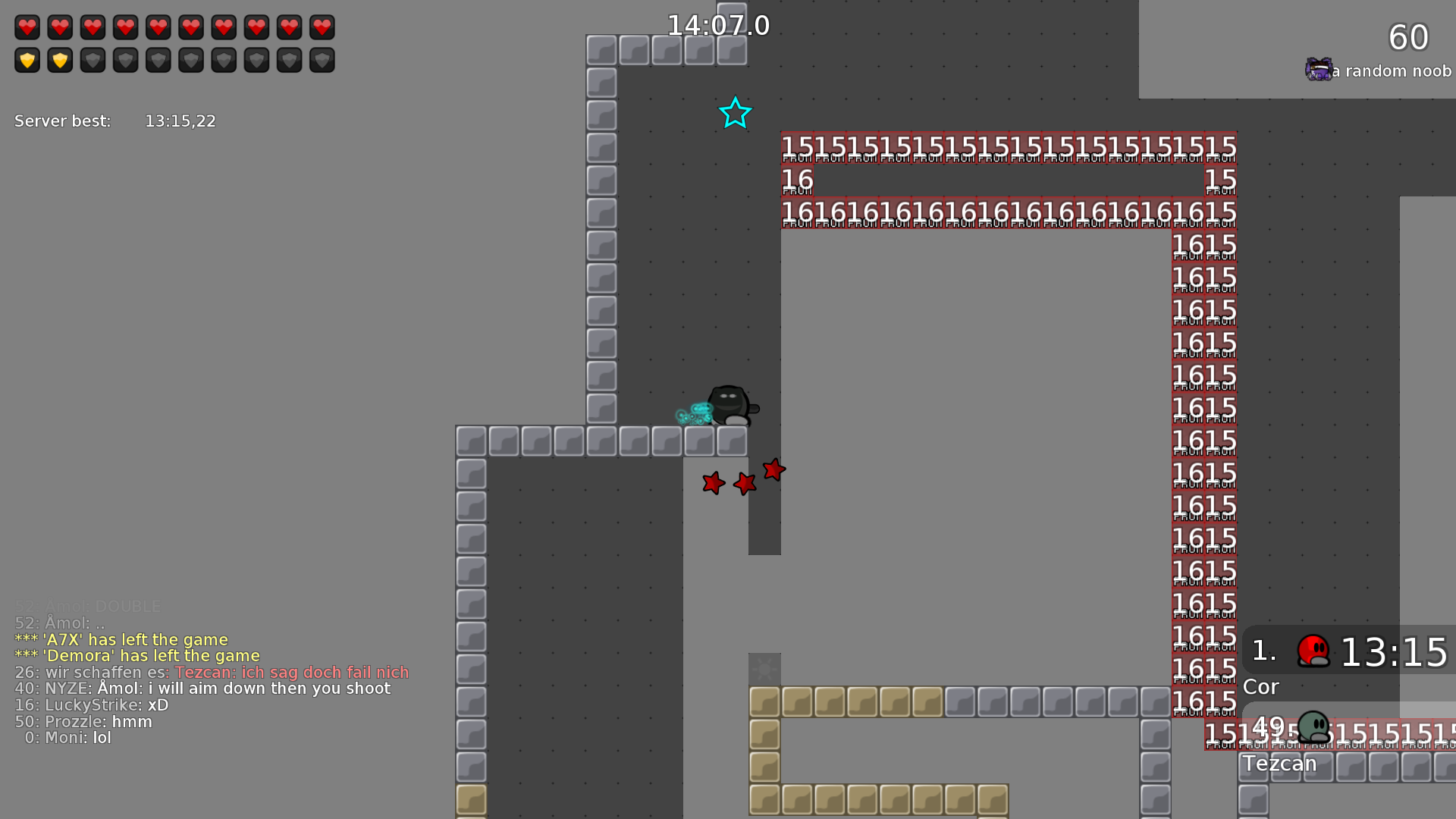Click the purple tee avatar beside 'a random noob'
The width and height of the screenshot is (1456, 819).
[x=1318, y=70]
